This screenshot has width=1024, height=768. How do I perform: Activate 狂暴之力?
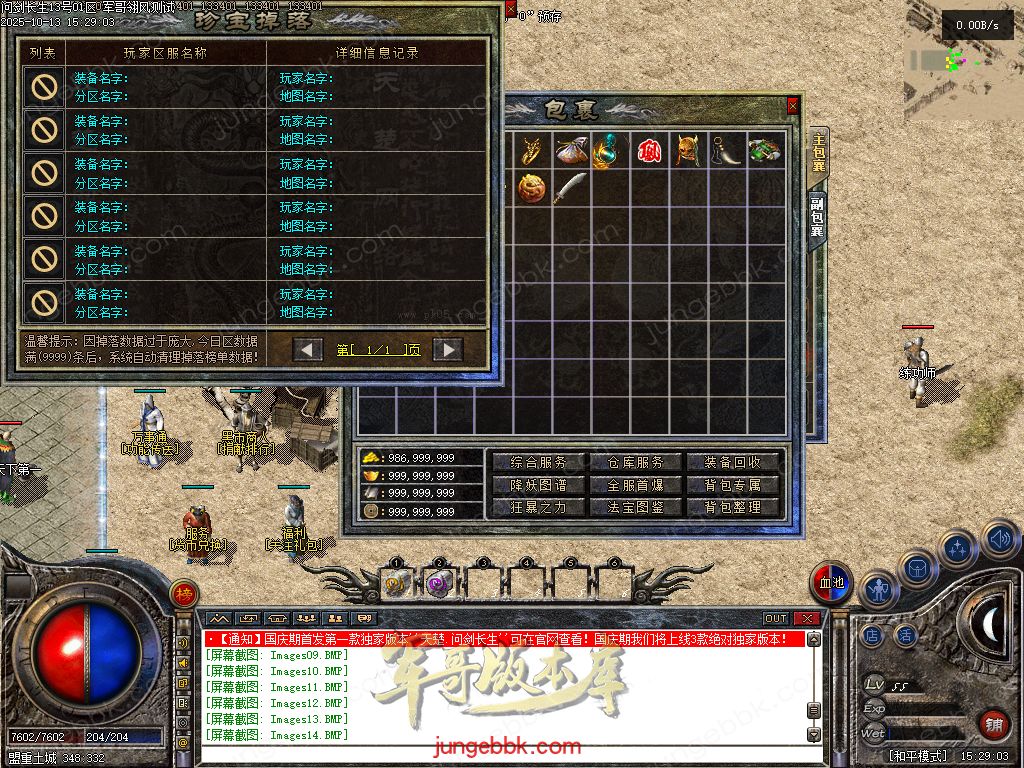(538, 507)
